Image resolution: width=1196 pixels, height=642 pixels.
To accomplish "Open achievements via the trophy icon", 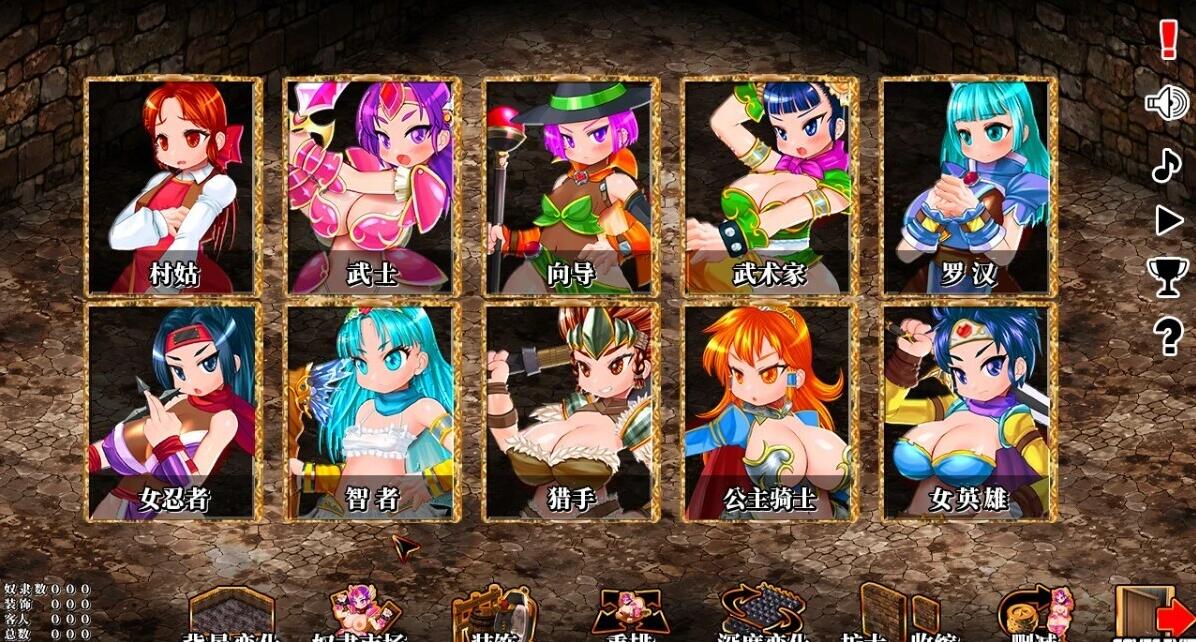I will point(1167,277).
